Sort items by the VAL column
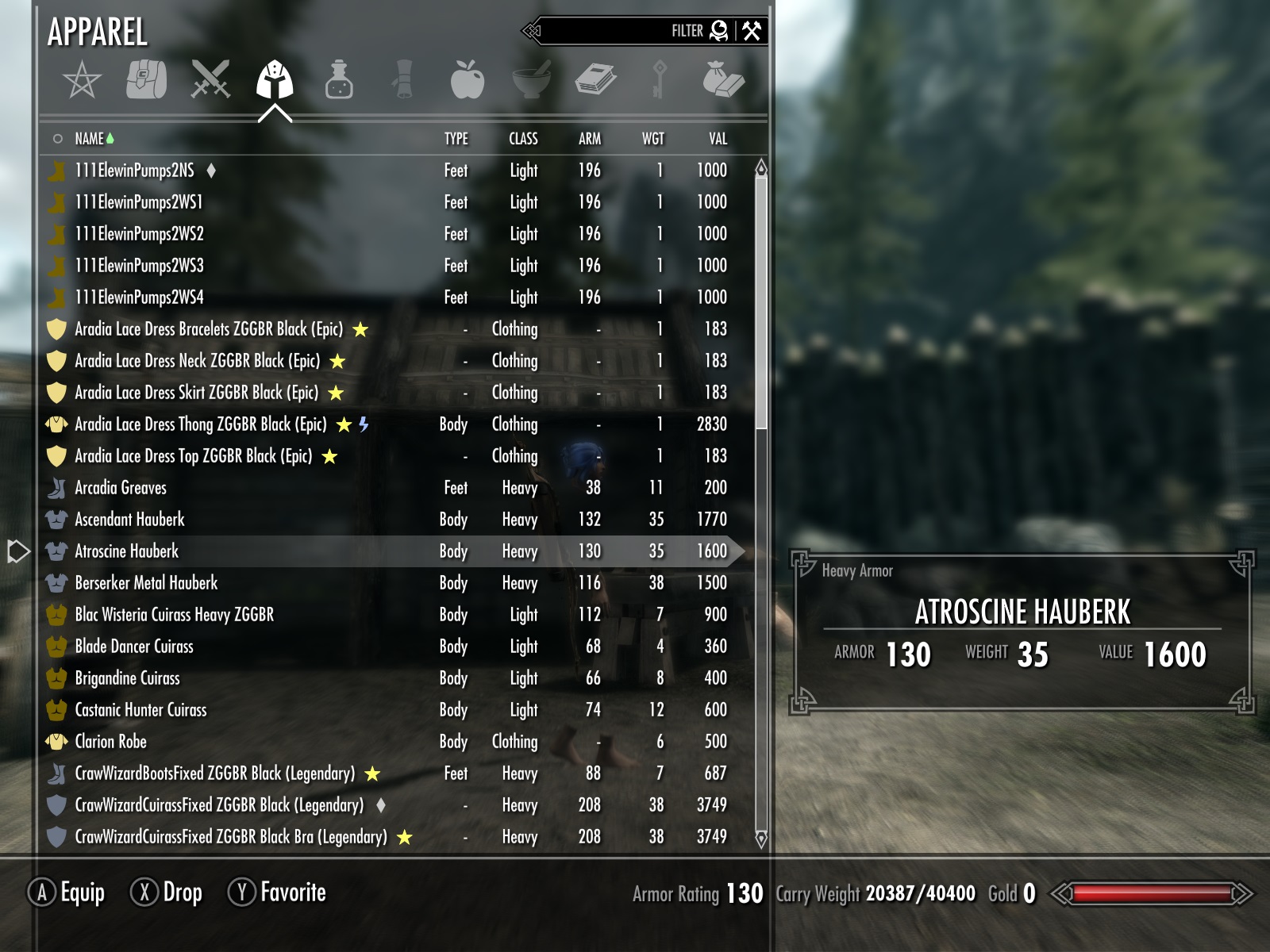 (718, 138)
